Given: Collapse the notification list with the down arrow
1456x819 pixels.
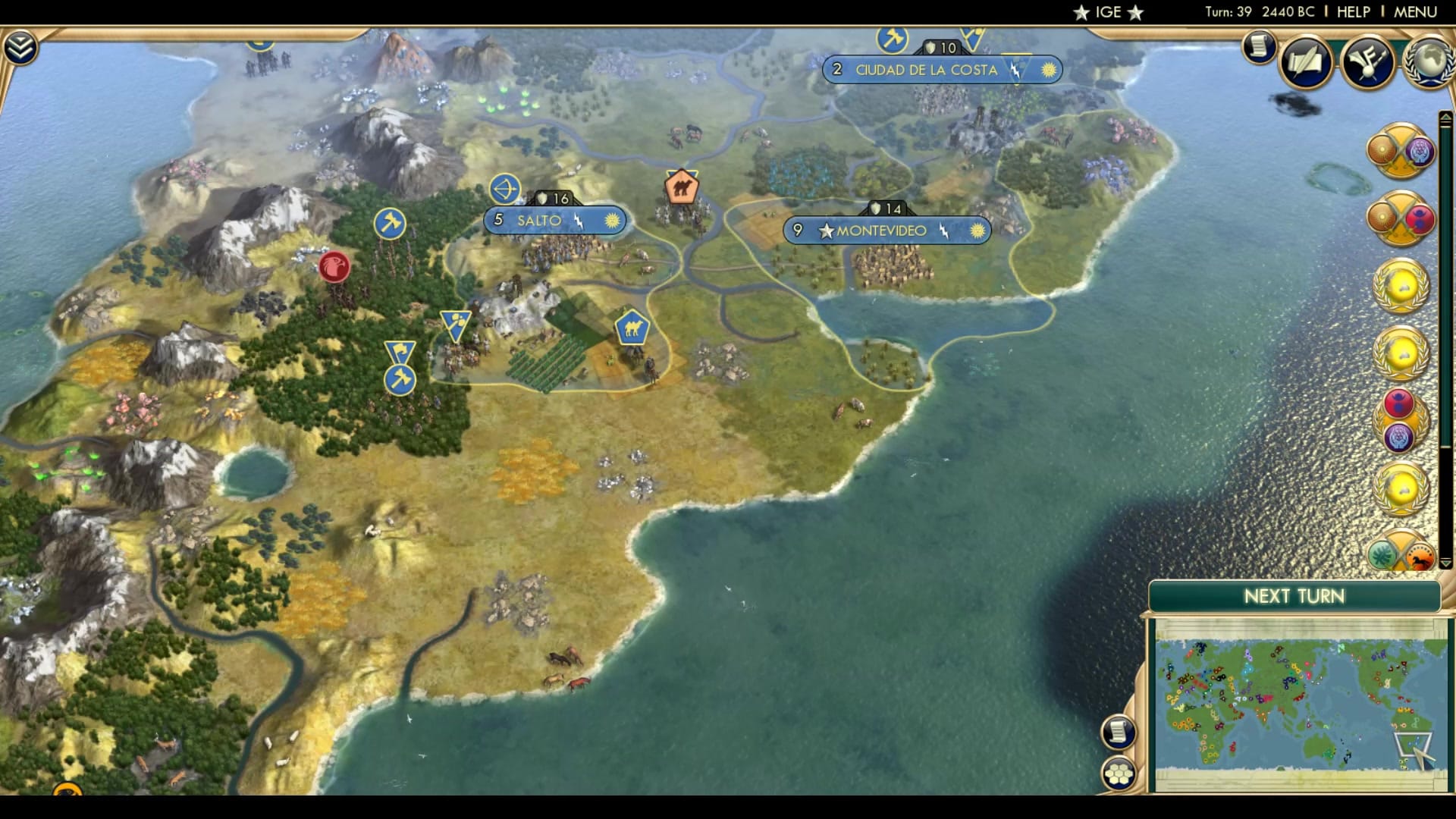Looking at the screenshot, I should (x=1445, y=563).
